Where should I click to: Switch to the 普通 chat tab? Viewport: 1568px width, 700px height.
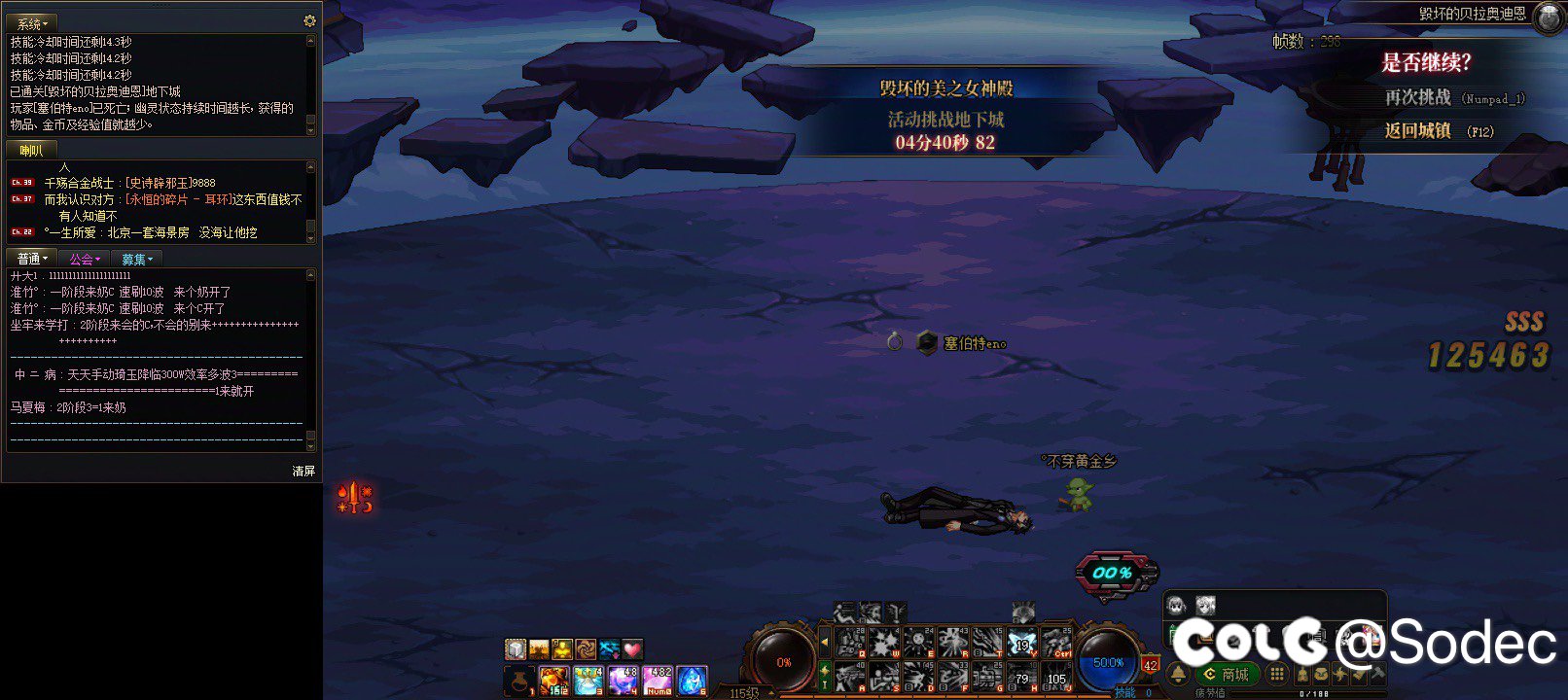(32, 259)
